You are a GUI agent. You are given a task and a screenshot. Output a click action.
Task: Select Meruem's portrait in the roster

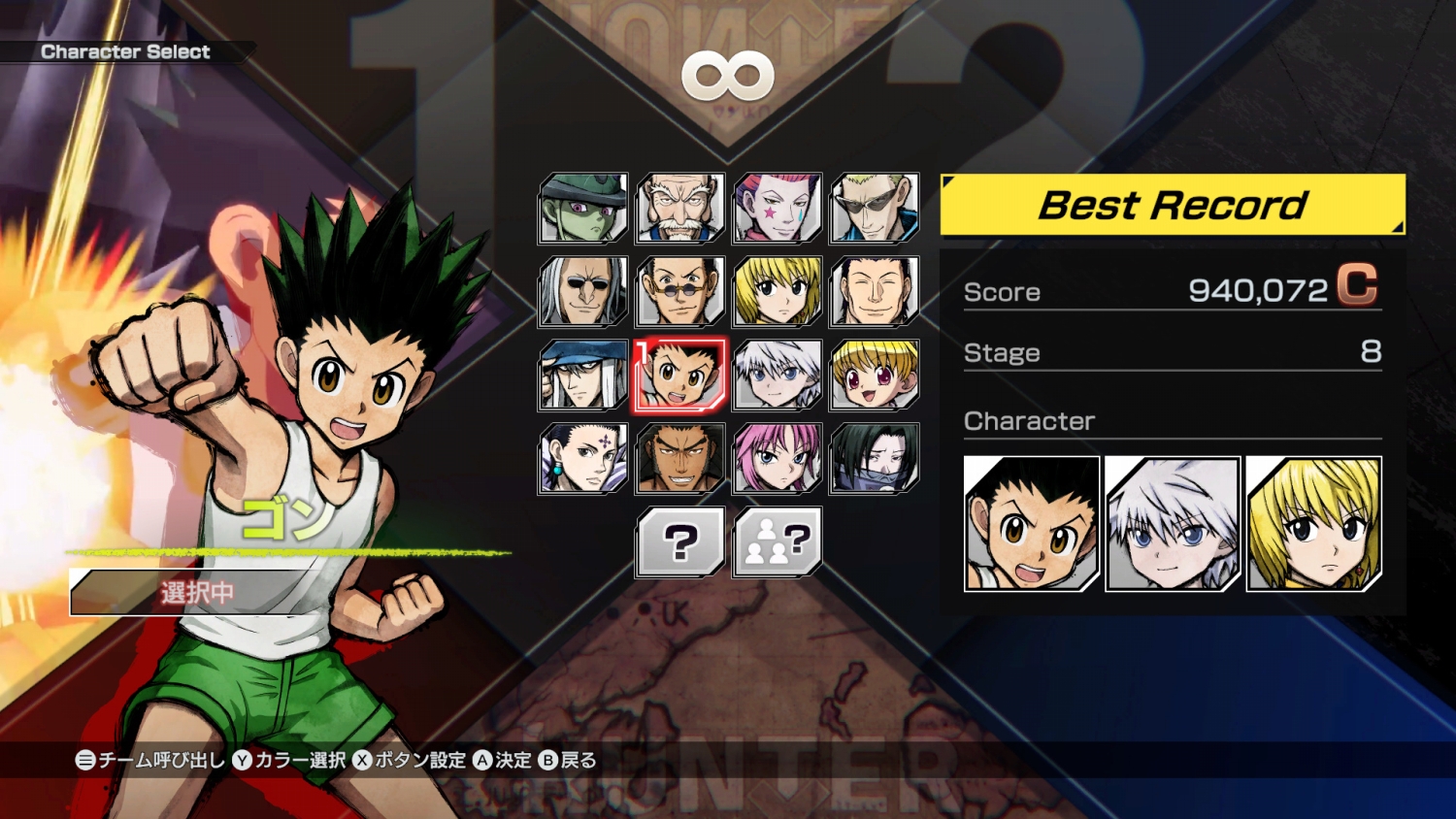pos(583,208)
